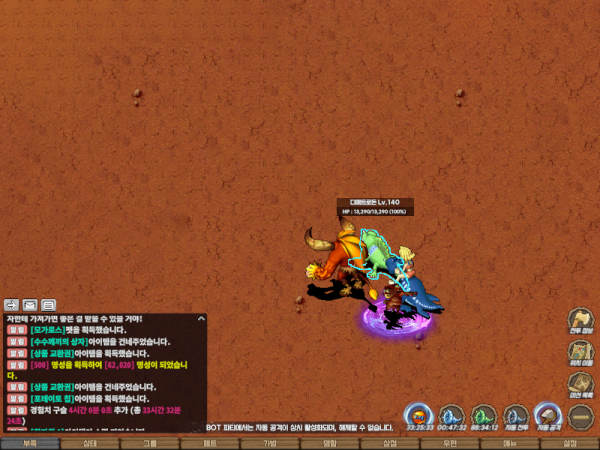Click the arrow button above the chat
Image resolution: width=600 pixels, height=450 pixels.
coord(12,304)
